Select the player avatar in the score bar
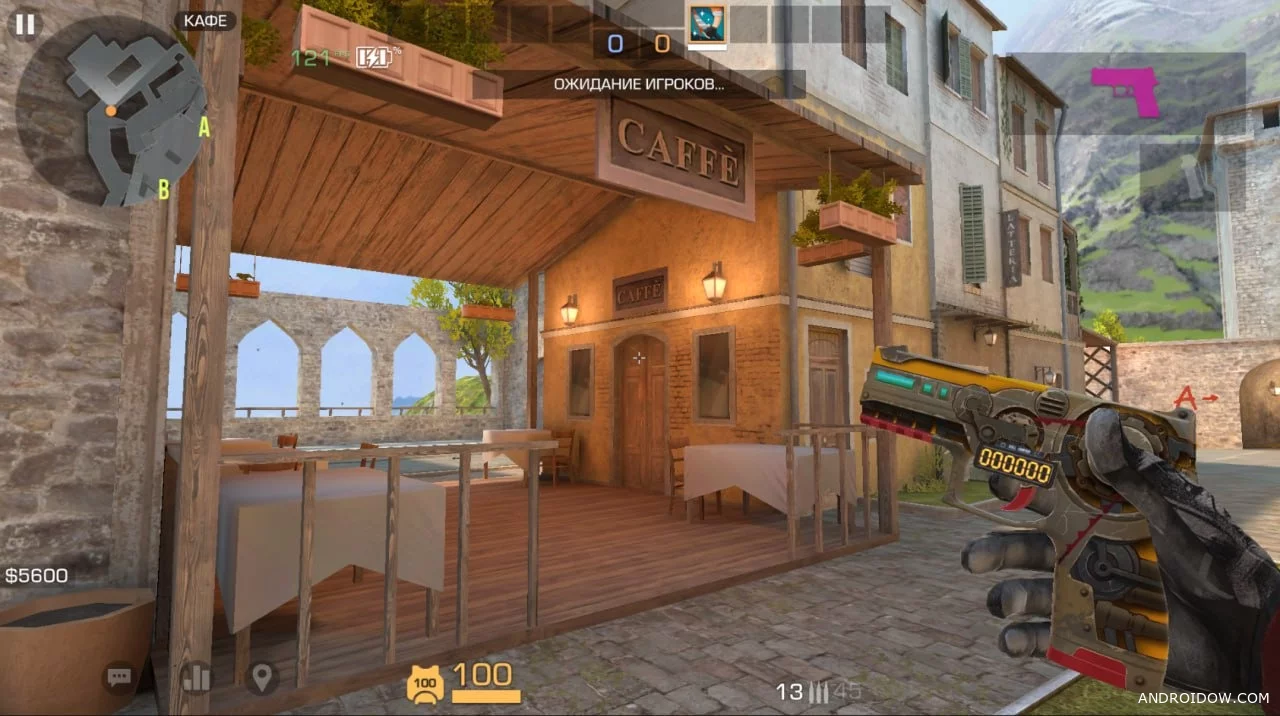Screen dimensions: 1280x716 (x=707, y=24)
